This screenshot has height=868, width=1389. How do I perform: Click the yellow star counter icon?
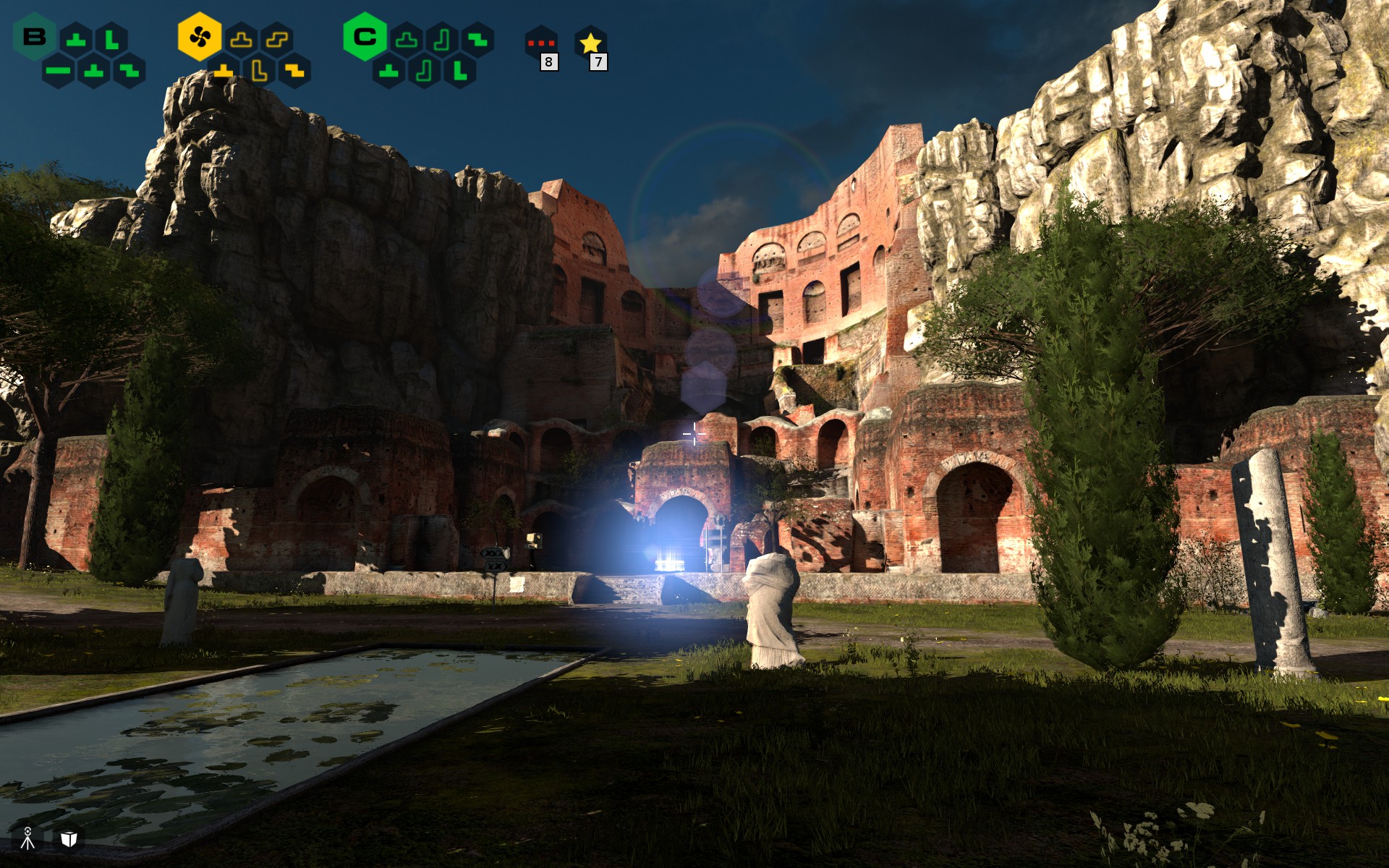590,43
